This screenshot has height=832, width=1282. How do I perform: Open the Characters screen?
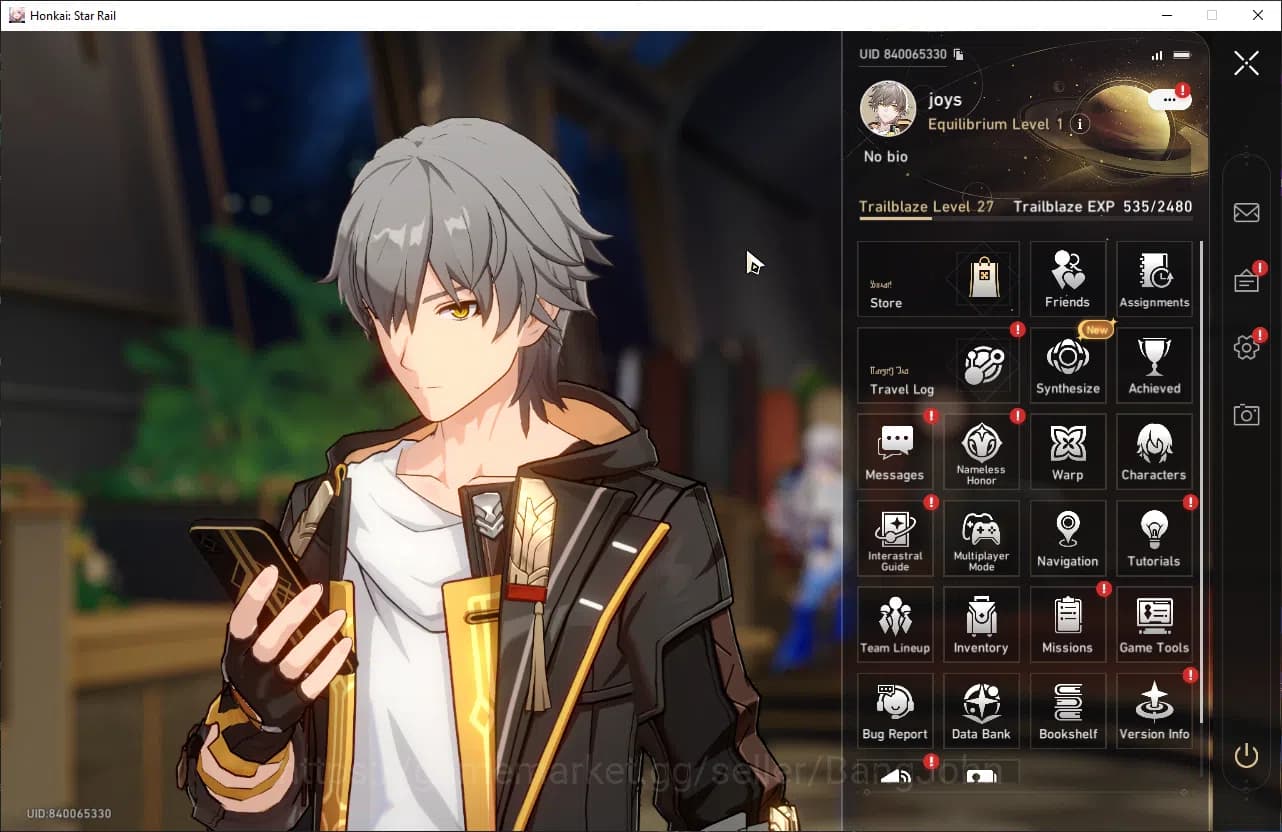tap(1154, 451)
